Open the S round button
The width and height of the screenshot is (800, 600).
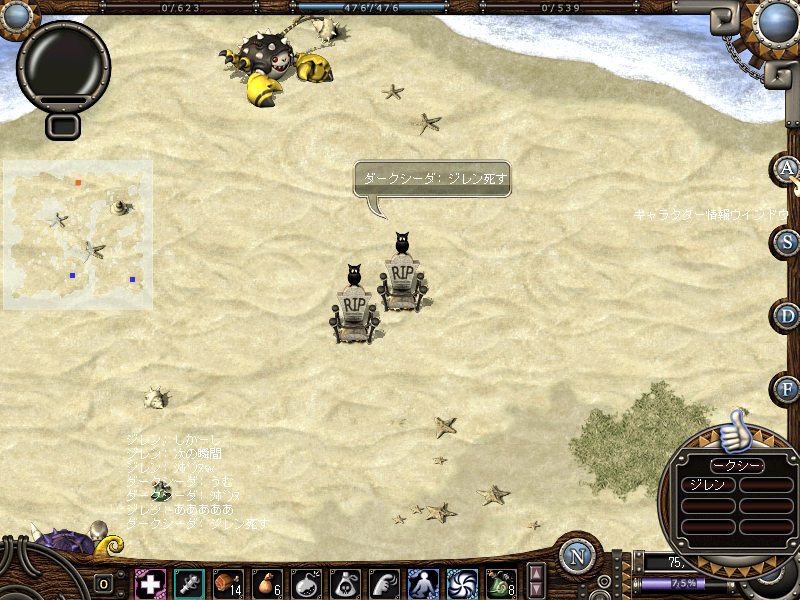(787, 241)
